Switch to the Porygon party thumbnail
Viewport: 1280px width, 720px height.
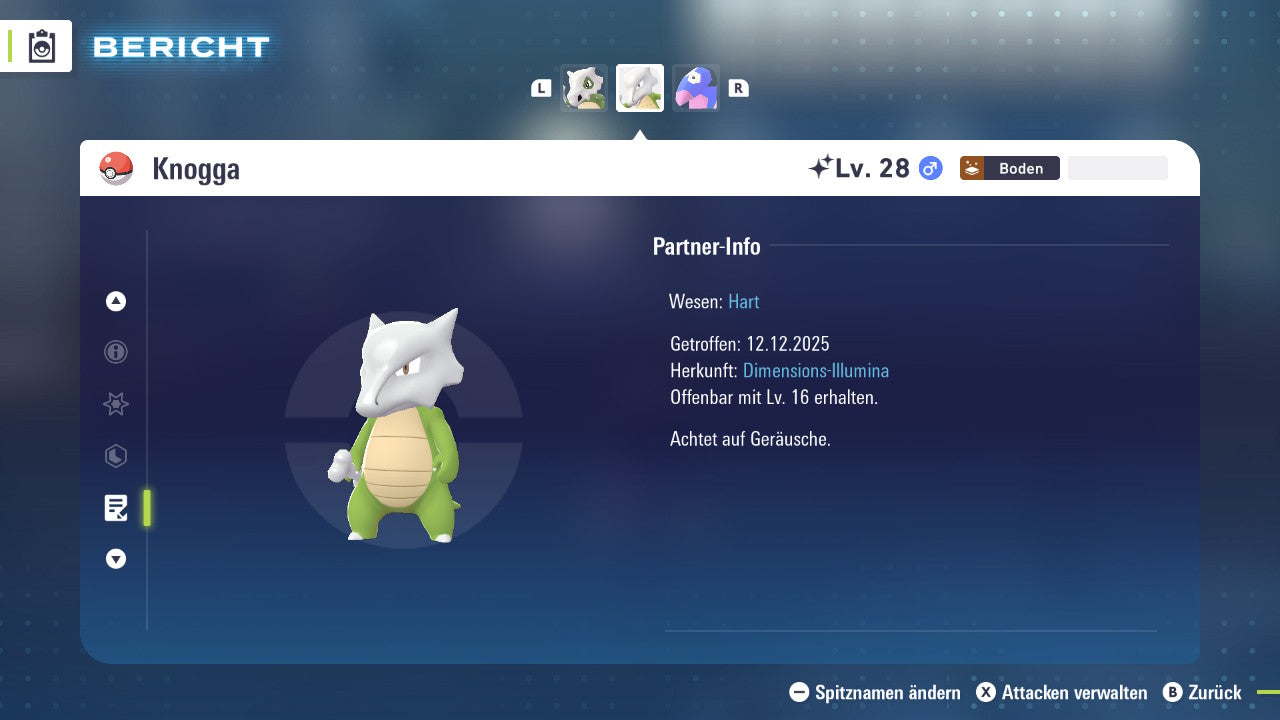696,88
